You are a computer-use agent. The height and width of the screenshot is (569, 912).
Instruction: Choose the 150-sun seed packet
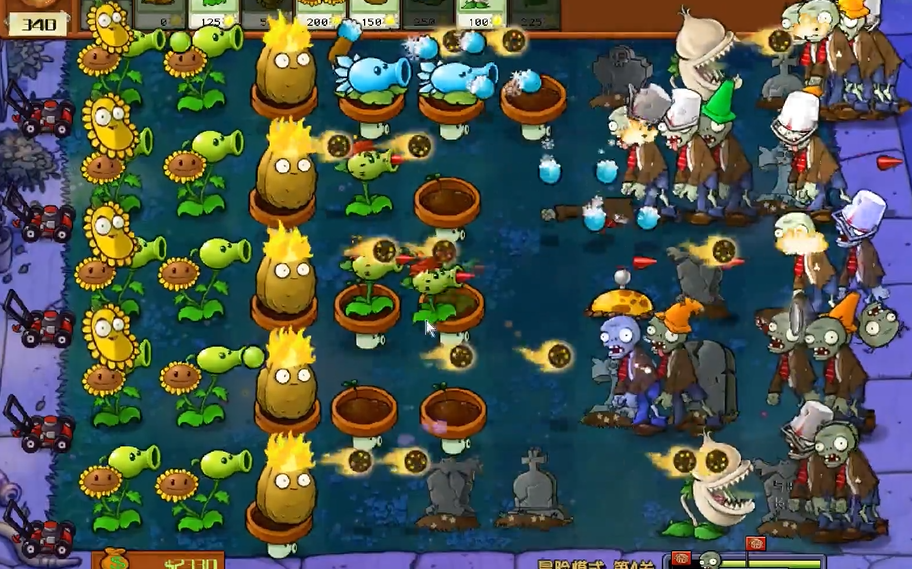[x=373, y=13]
